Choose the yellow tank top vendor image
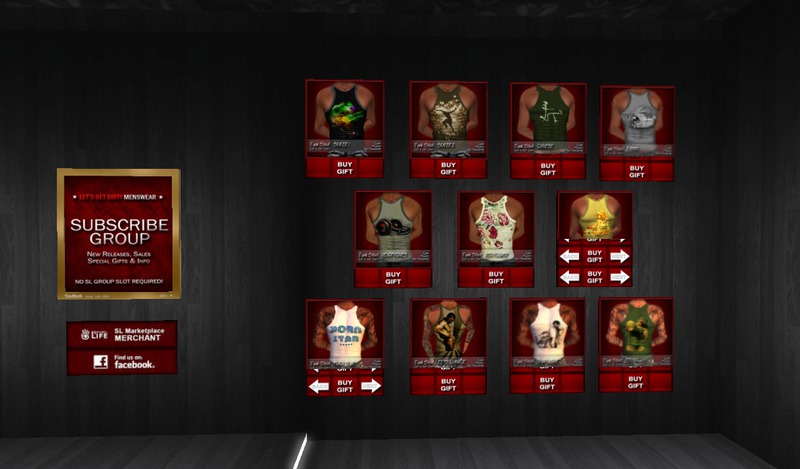 pos(594,214)
